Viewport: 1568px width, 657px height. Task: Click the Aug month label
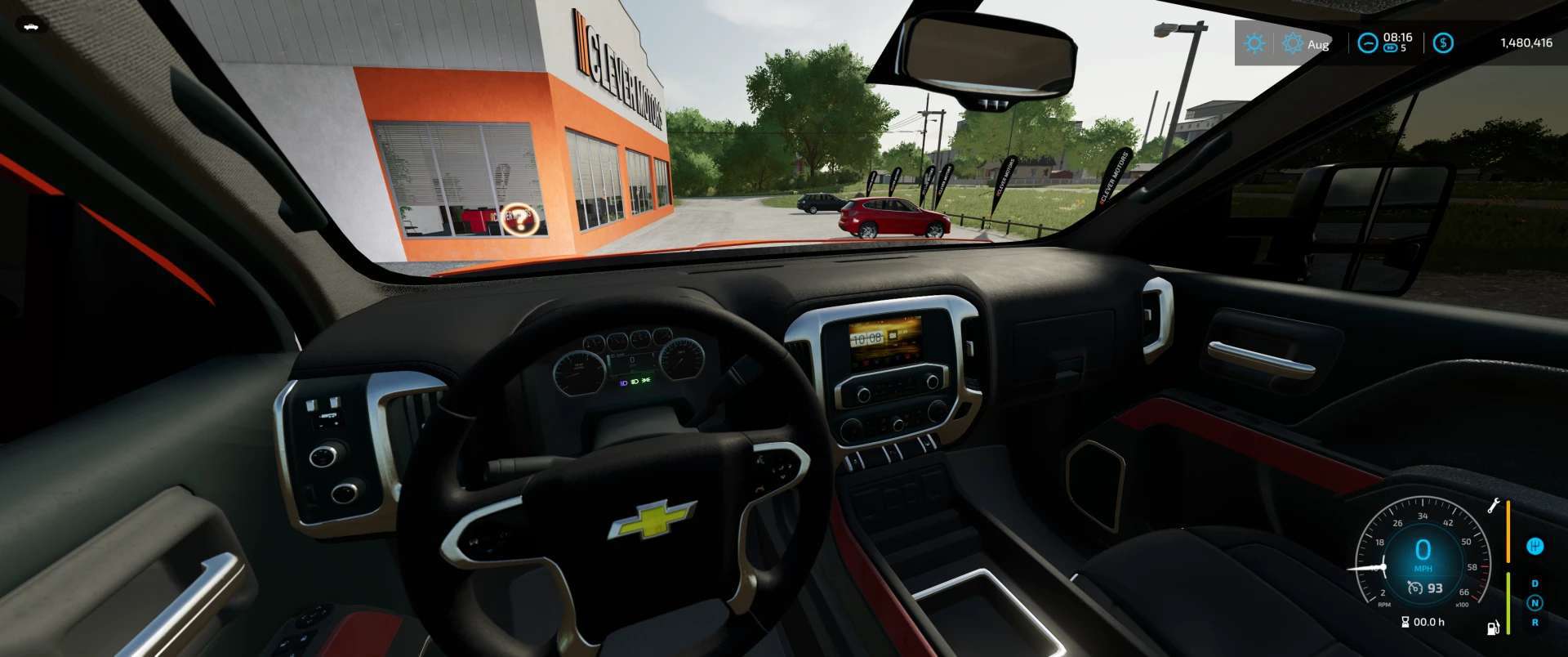[x=1319, y=44]
